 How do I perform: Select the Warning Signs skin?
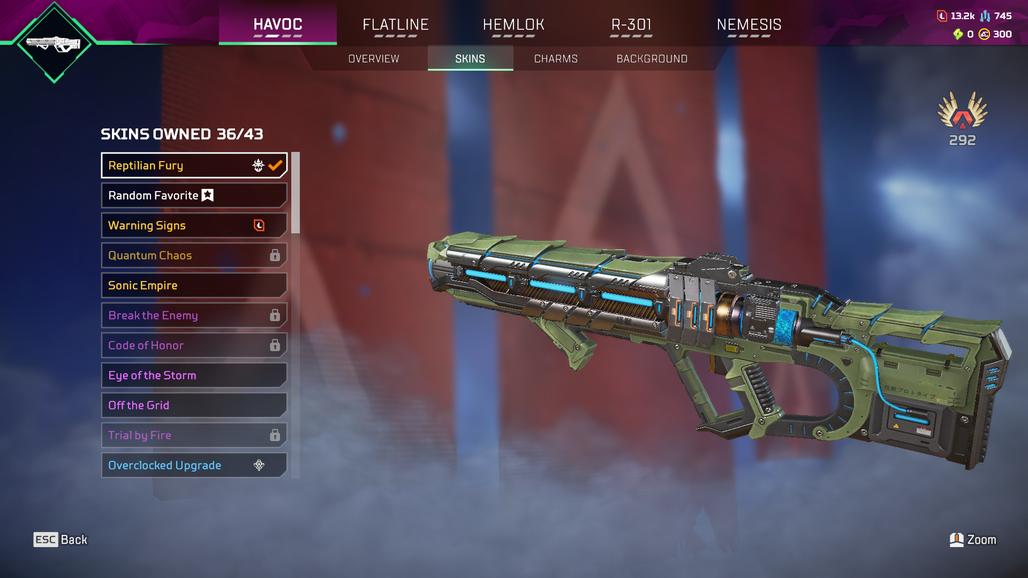(194, 226)
